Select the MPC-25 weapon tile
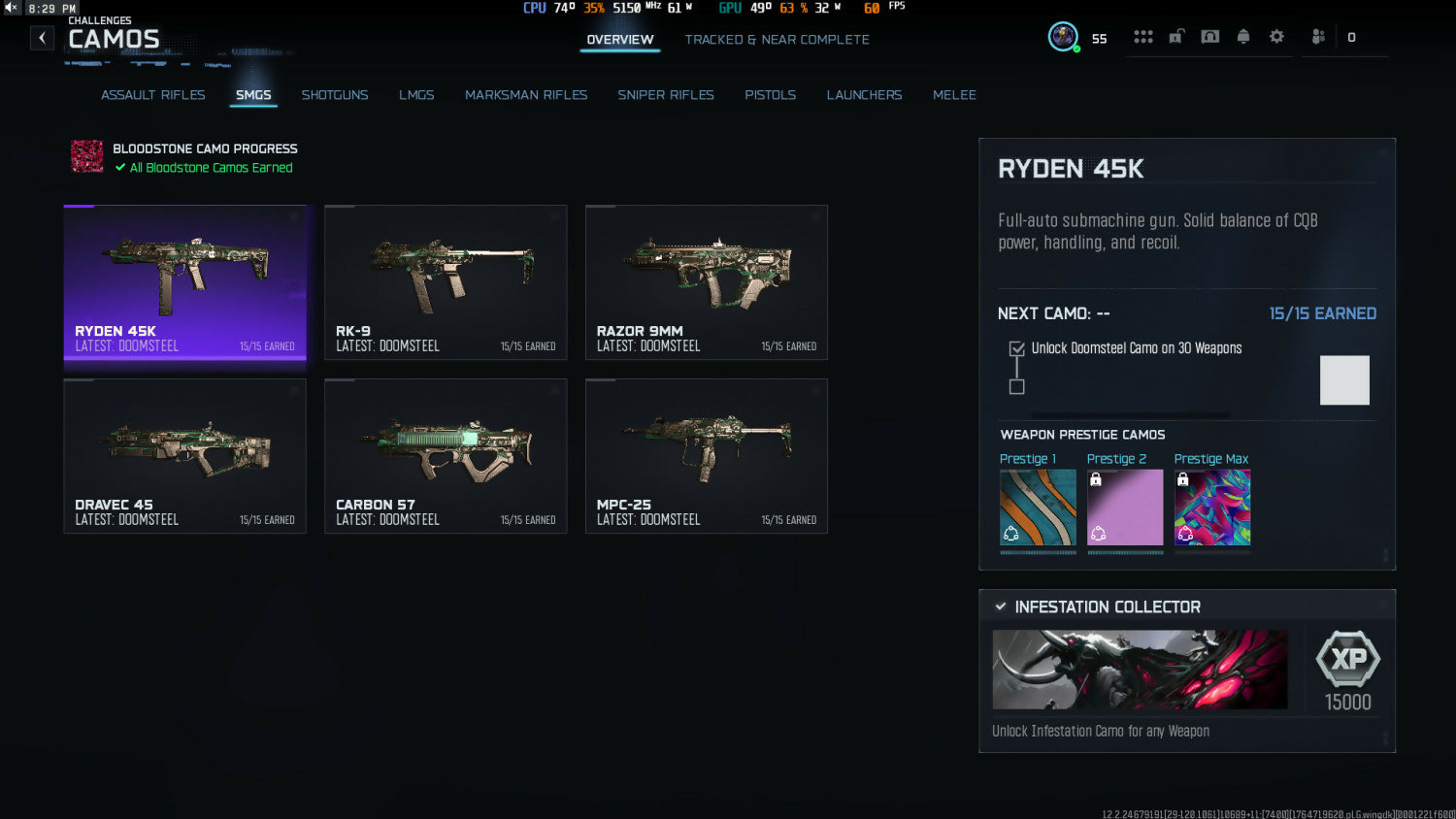The width and height of the screenshot is (1456, 819). coord(707,456)
